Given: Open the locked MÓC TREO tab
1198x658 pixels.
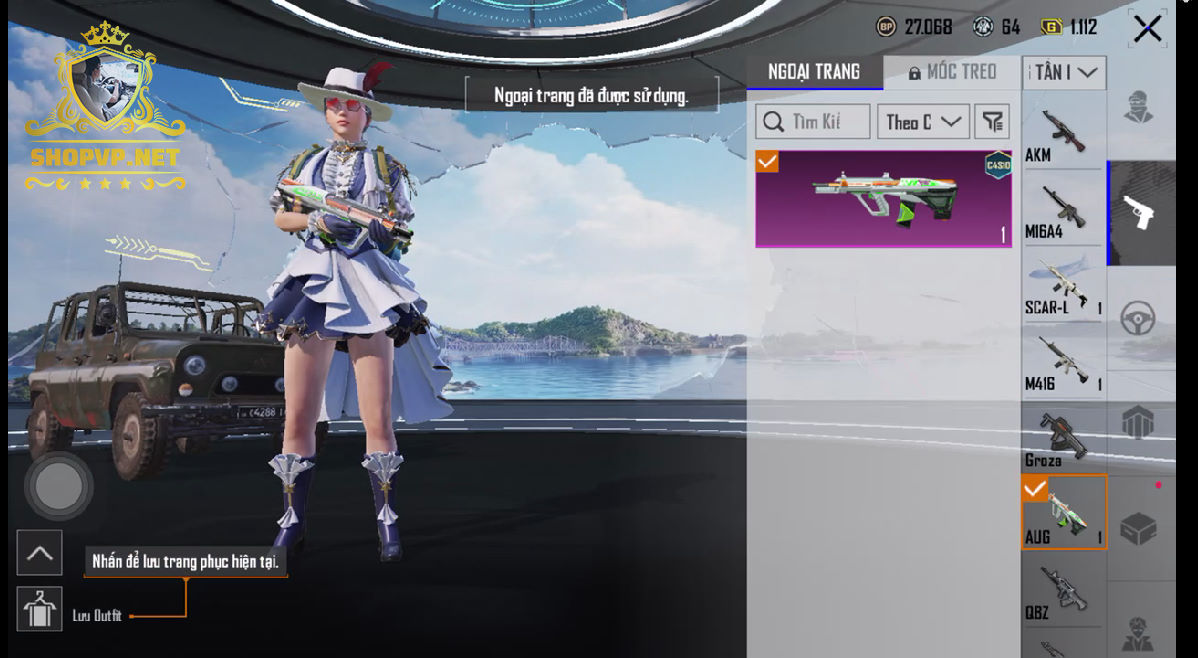Looking at the screenshot, I should [x=952, y=72].
